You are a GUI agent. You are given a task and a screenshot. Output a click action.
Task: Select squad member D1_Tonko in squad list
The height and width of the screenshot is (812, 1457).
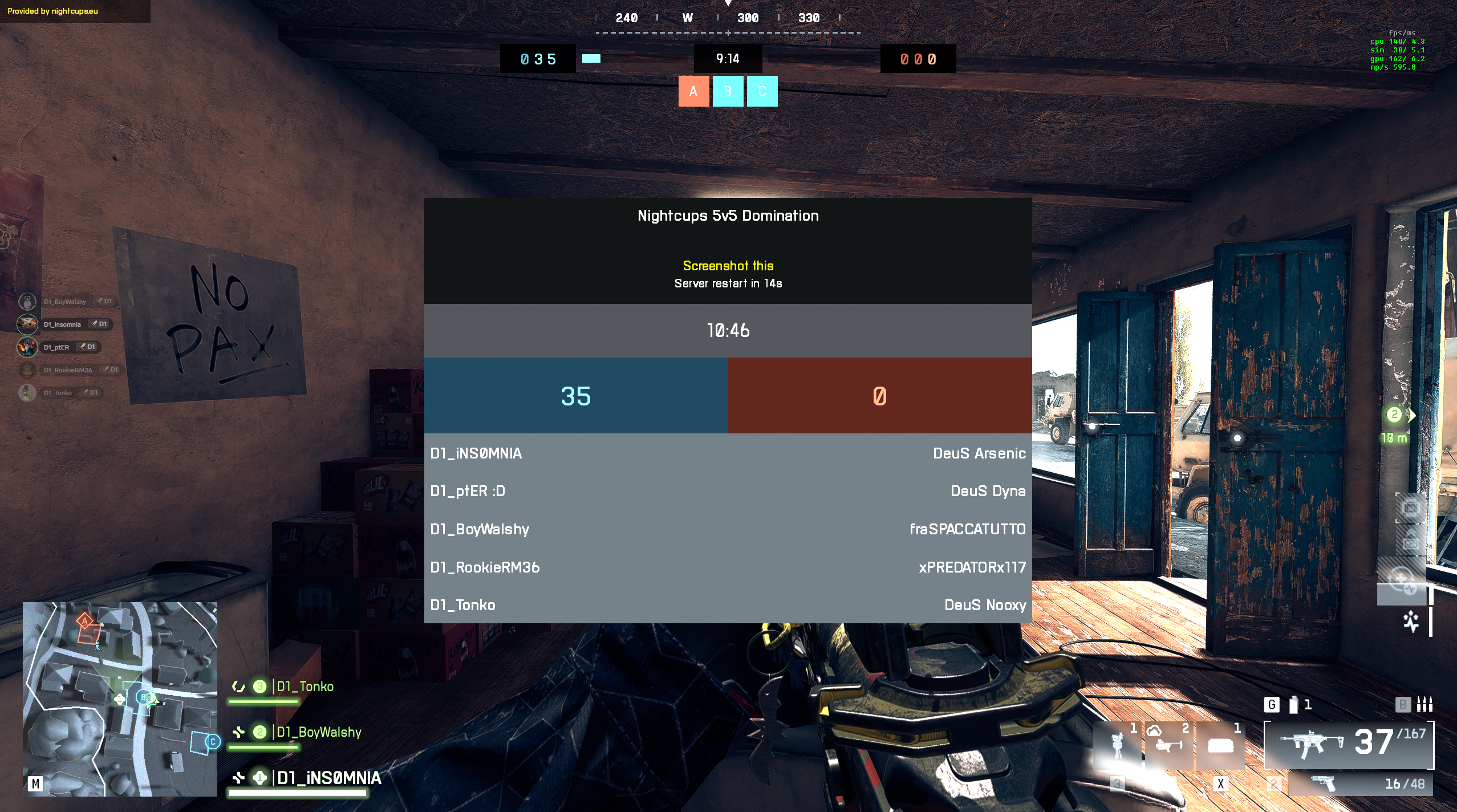305,687
